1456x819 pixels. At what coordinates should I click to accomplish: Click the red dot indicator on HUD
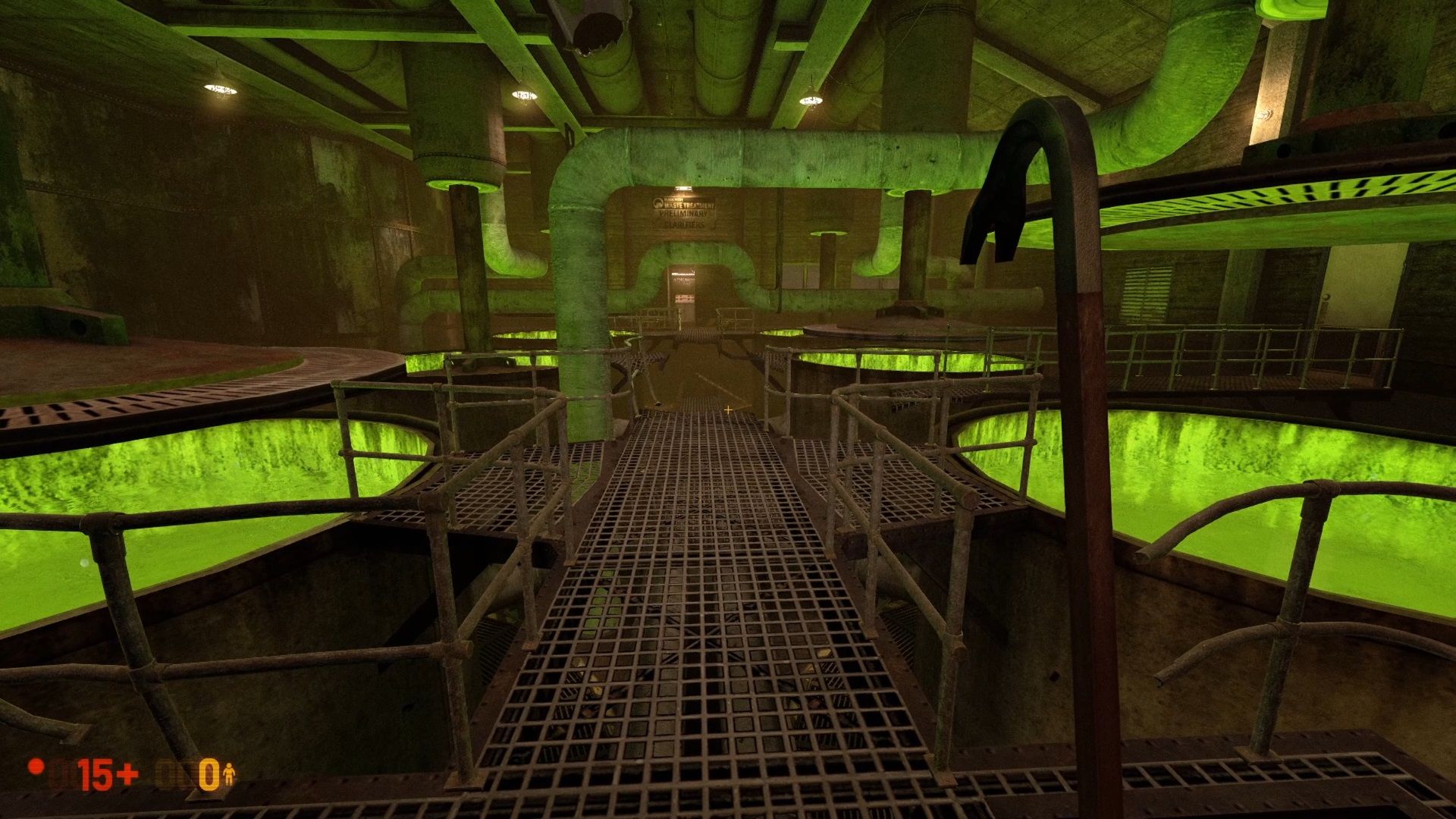click(x=36, y=768)
